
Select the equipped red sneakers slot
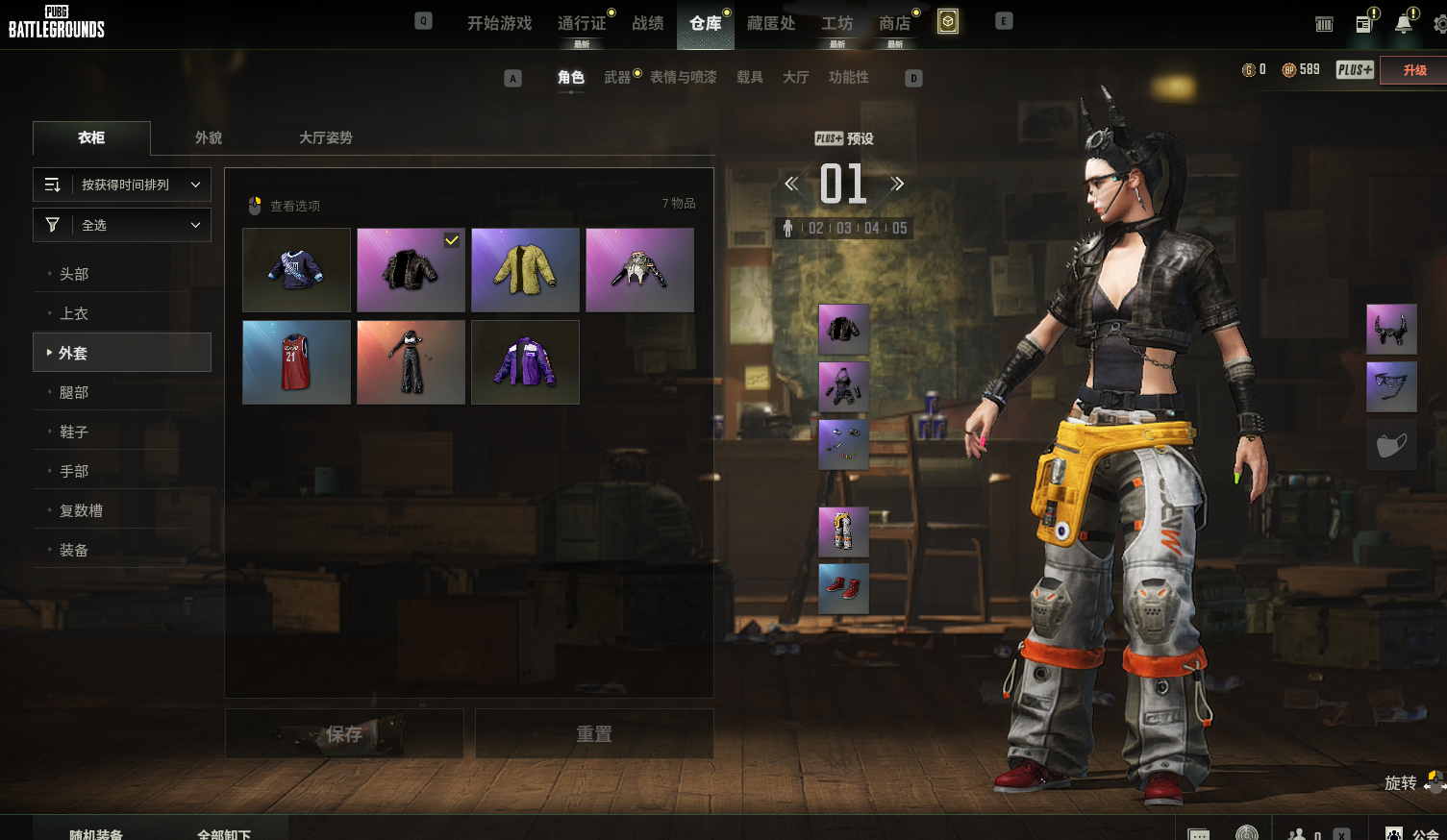point(843,588)
